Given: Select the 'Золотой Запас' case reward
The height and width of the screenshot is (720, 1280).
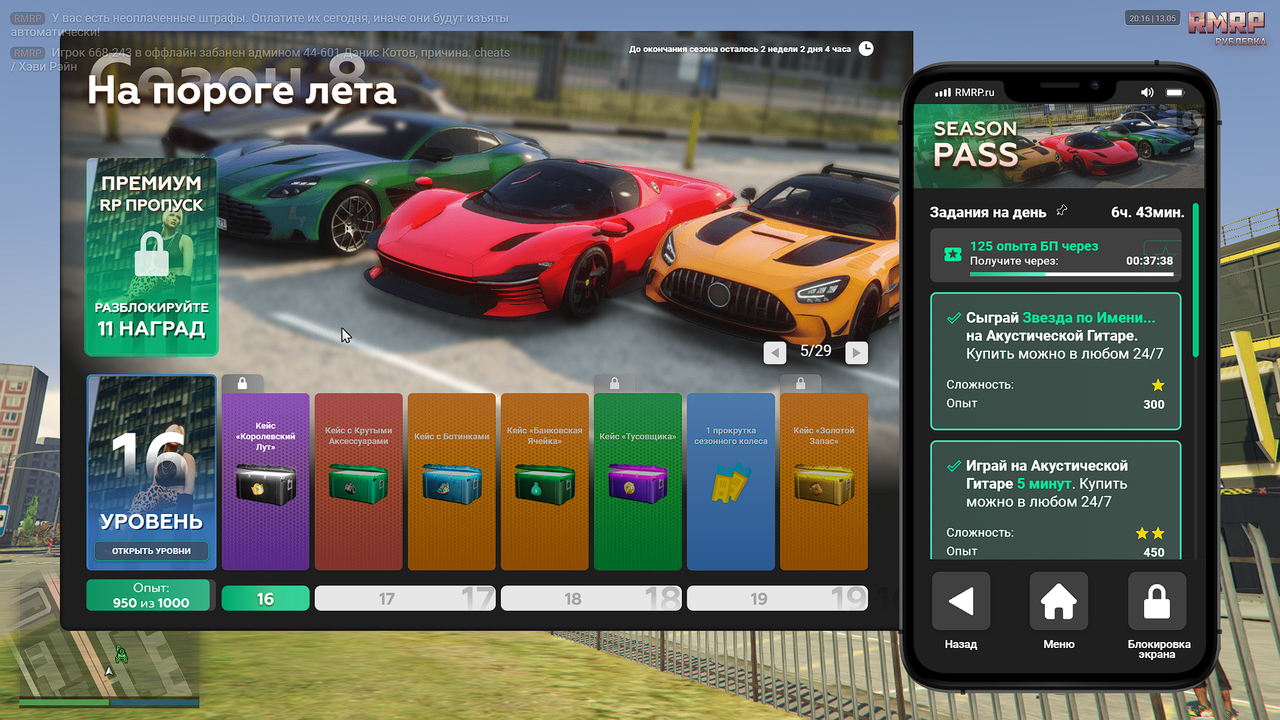Looking at the screenshot, I should click(x=823, y=481).
